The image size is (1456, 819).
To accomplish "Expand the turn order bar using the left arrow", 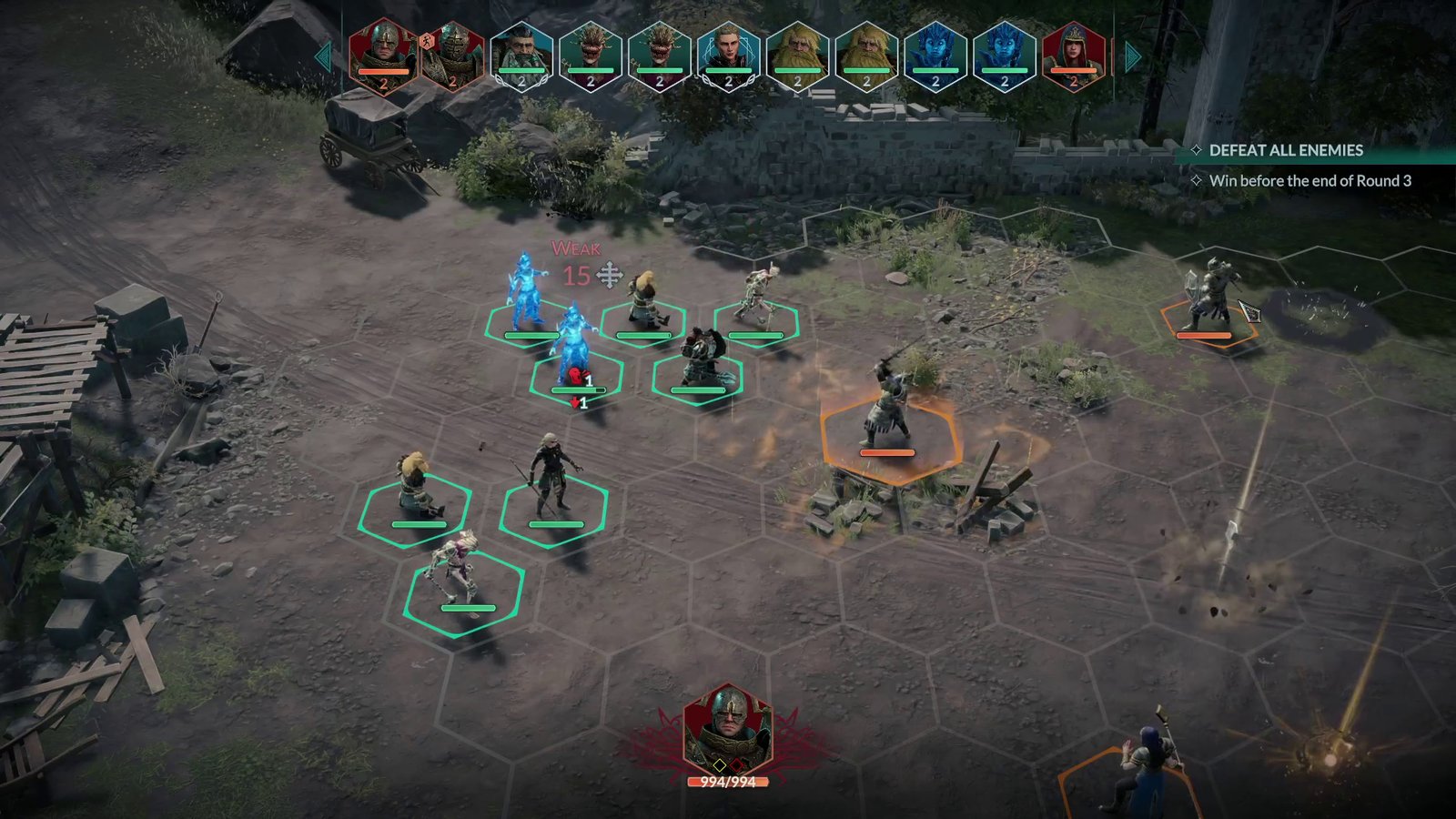I will click(x=325, y=56).
